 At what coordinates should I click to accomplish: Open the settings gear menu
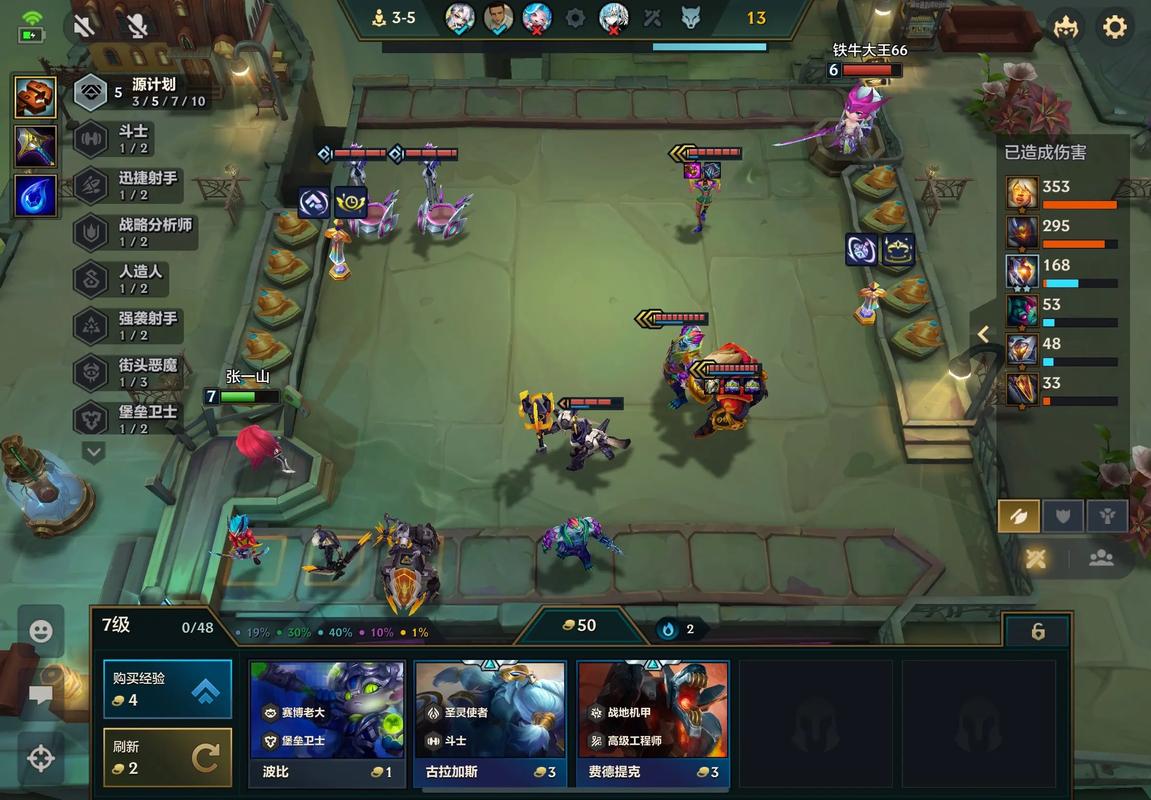[x=1115, y=27]
